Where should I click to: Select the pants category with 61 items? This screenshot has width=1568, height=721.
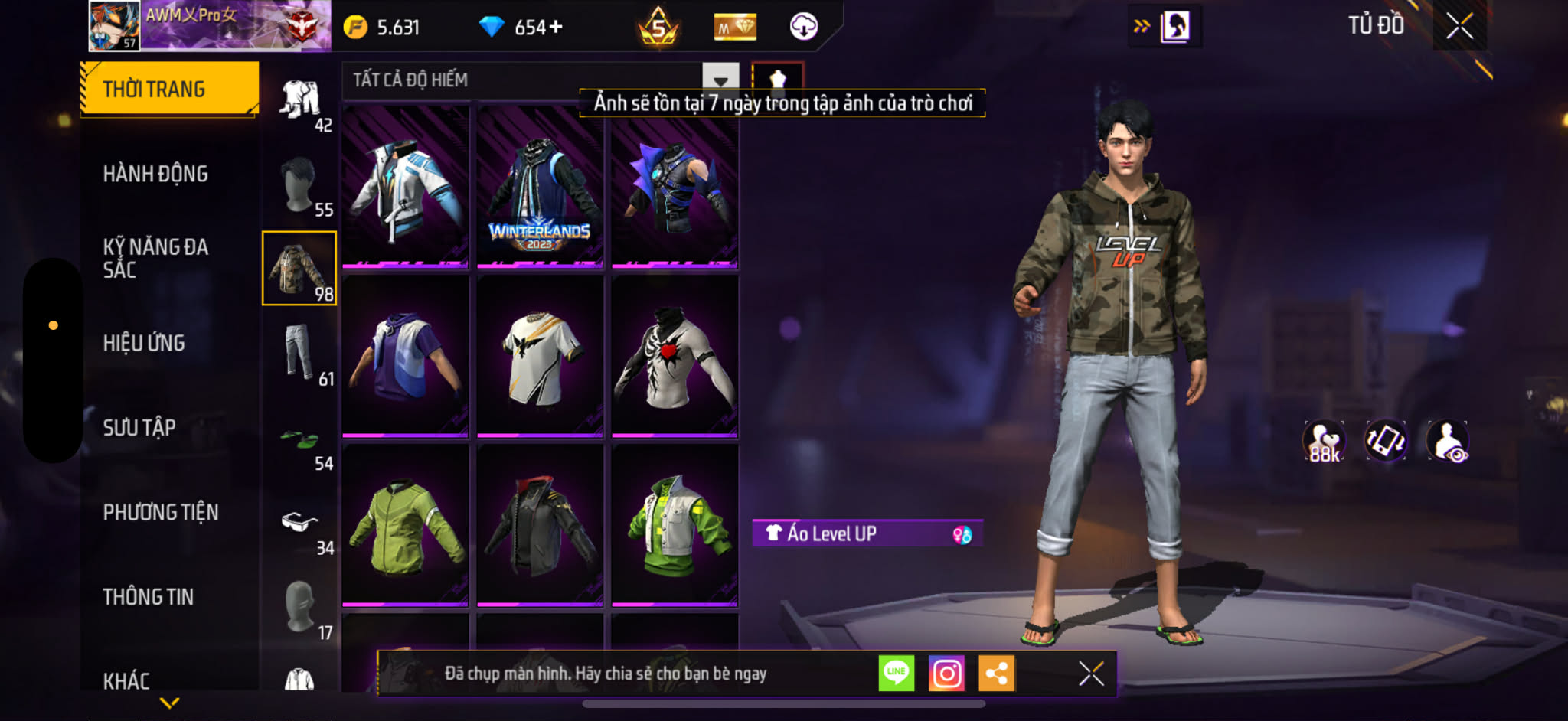pos(300,354)
